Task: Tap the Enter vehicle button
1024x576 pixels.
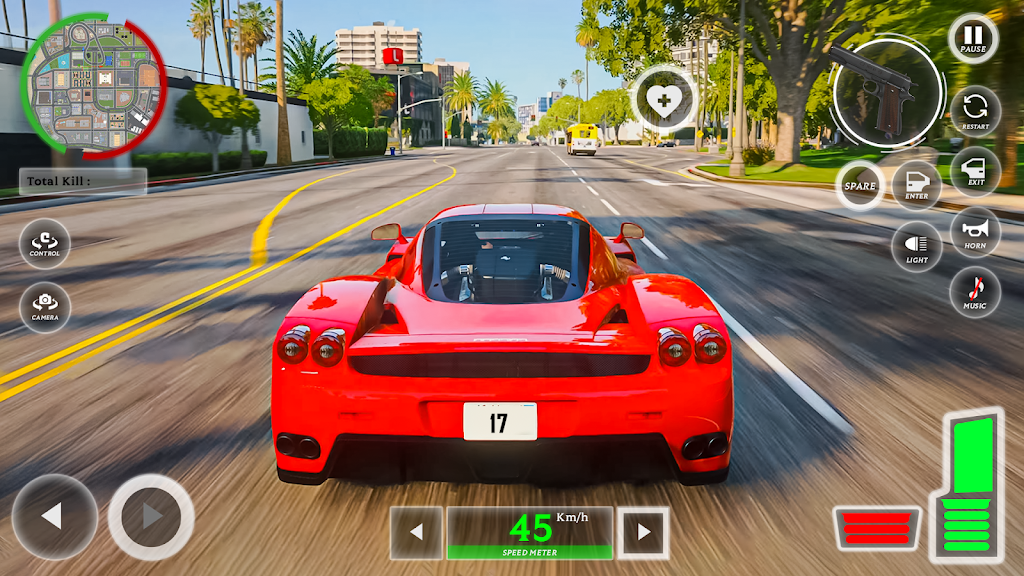Action: (916, 184)
